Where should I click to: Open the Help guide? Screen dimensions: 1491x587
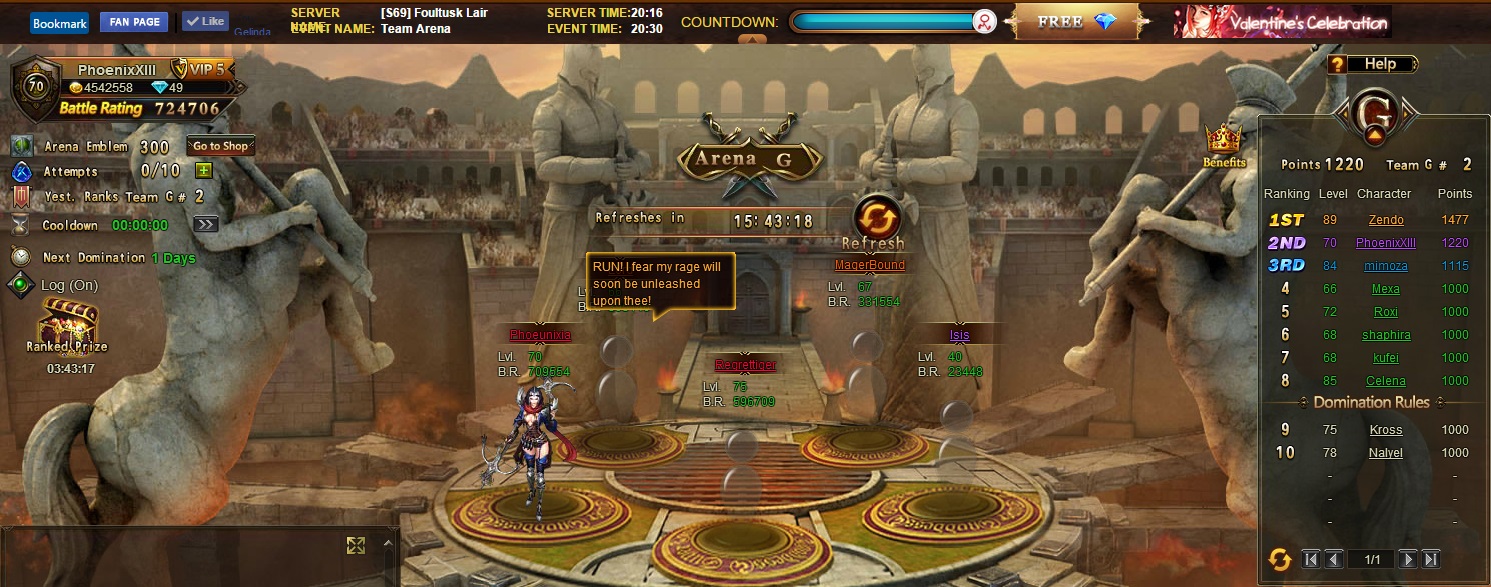pyautogui.click(x=1372, y=64)
